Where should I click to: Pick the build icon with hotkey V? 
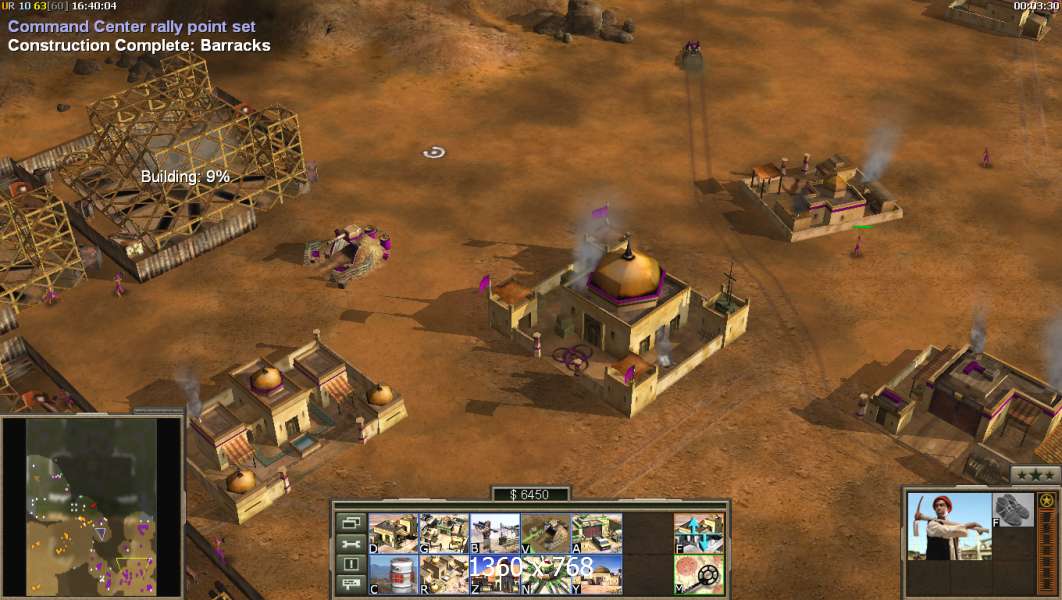point(546,533)
